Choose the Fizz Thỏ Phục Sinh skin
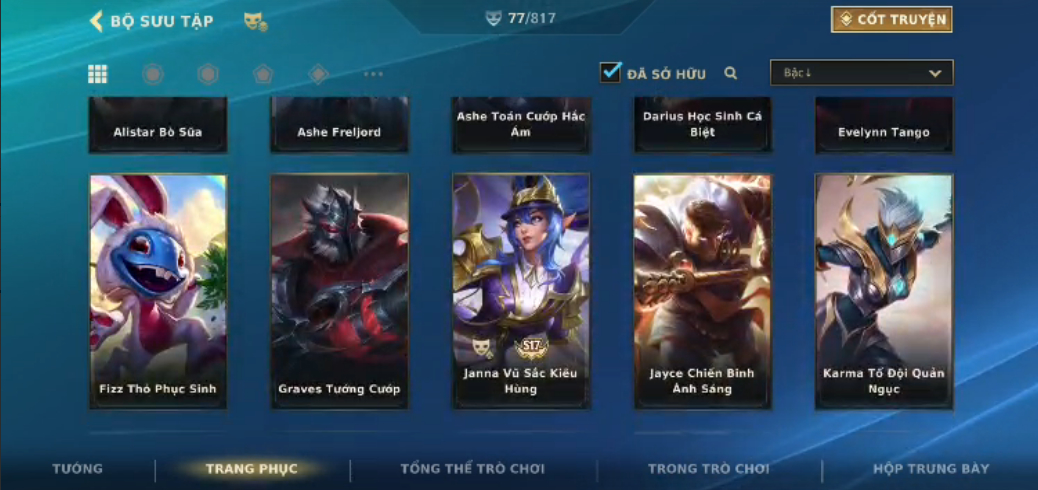Screen dimensions: 1038x490 click(158, 291)
